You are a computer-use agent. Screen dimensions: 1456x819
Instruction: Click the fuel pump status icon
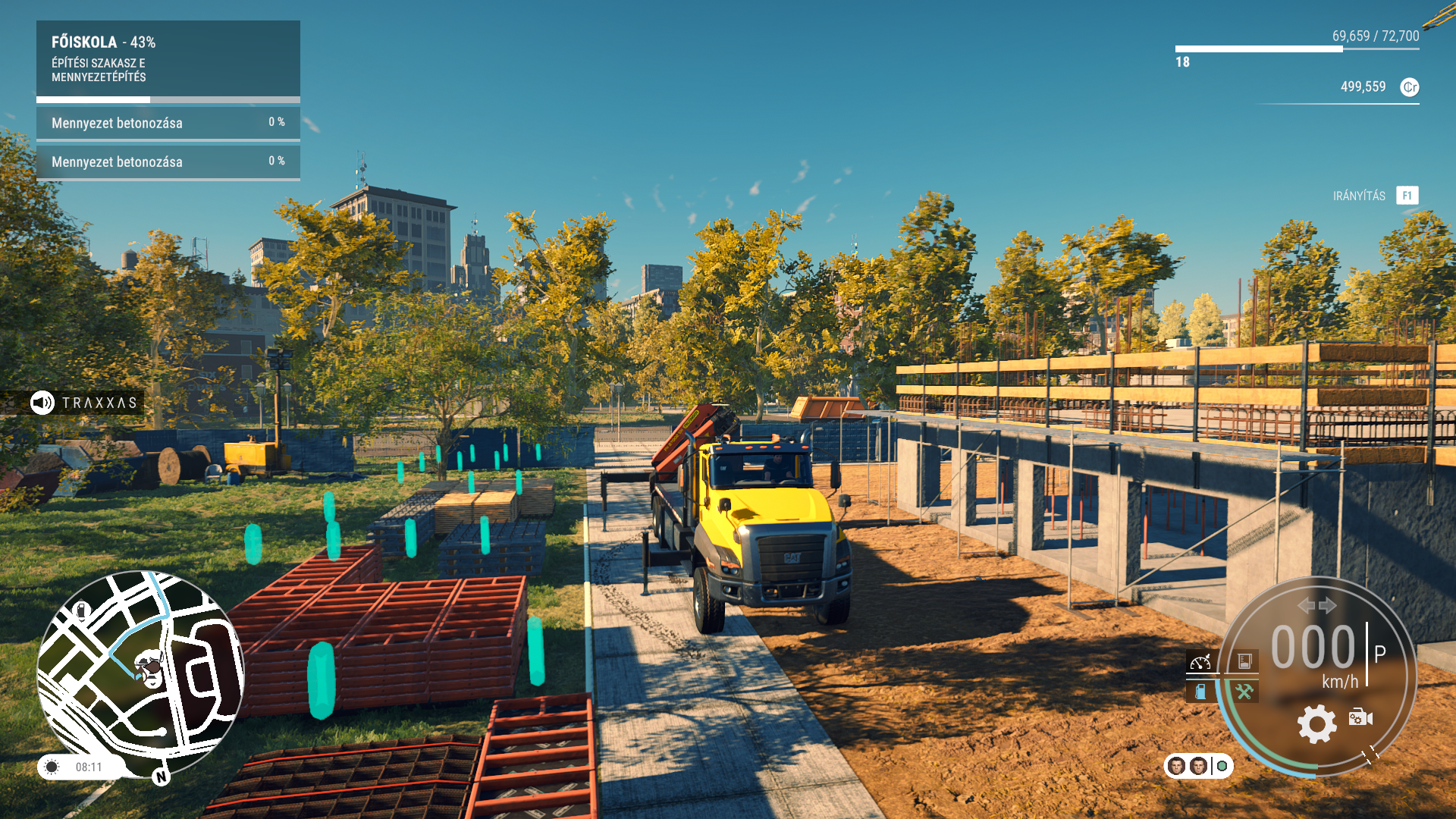tap(1200, 692)
